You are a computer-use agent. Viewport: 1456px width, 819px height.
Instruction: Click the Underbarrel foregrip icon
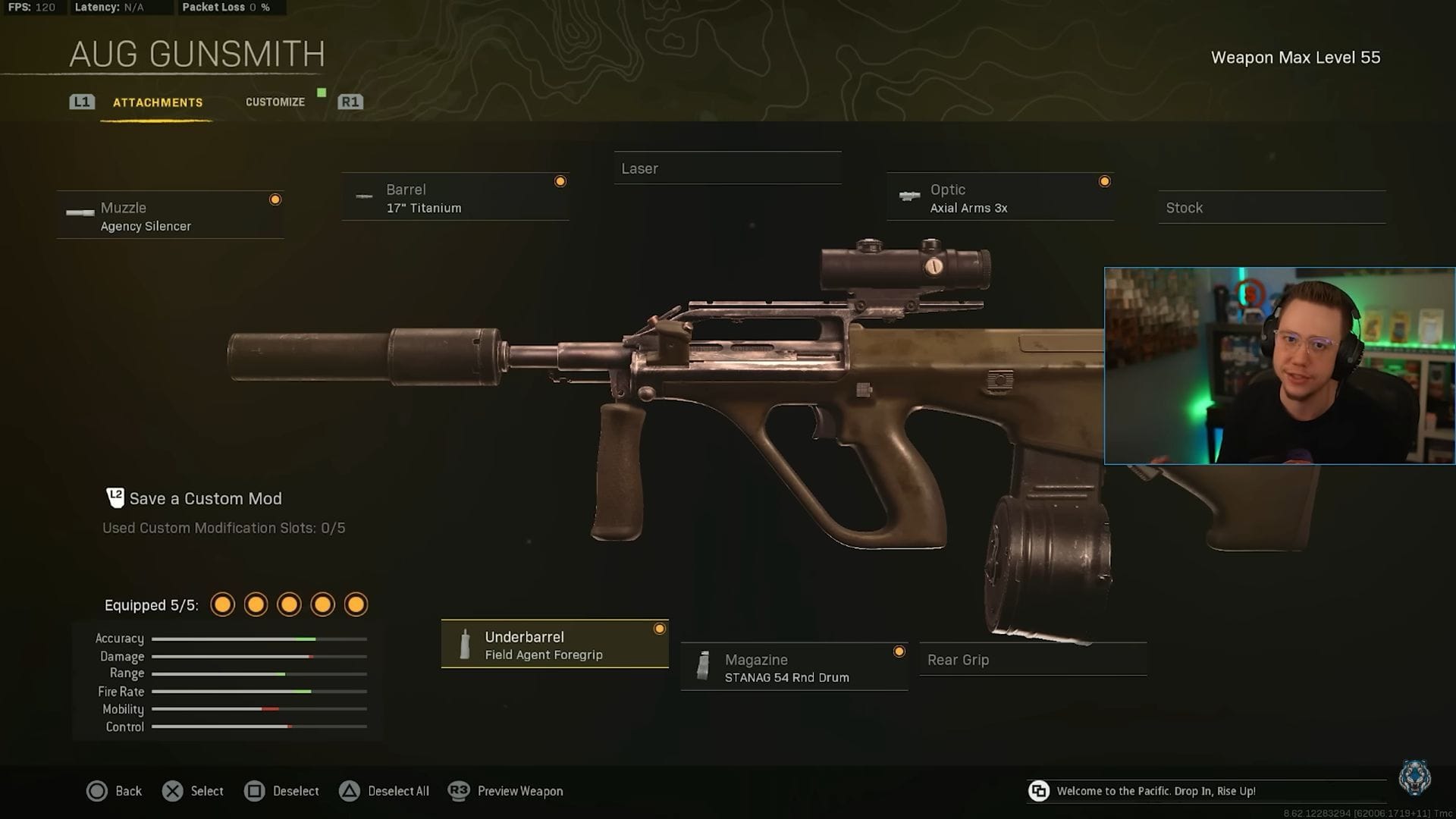[463, 645]
